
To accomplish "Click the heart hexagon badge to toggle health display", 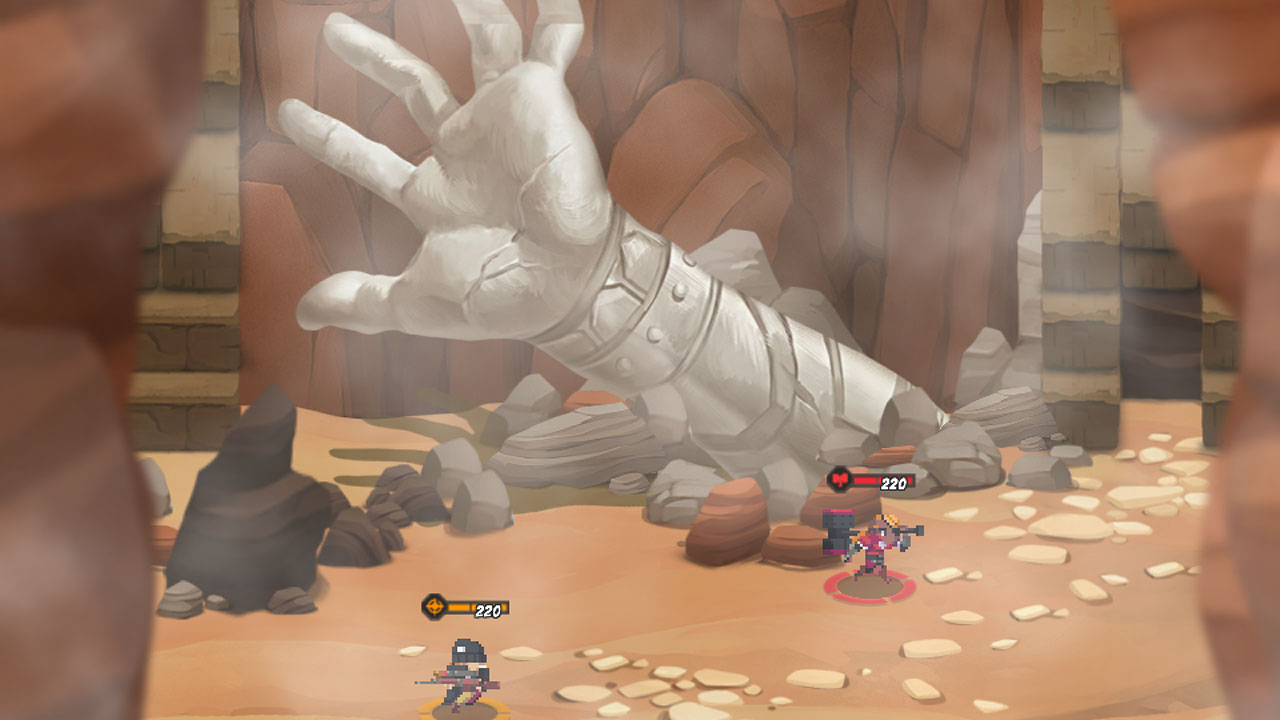I will point(840,481).
